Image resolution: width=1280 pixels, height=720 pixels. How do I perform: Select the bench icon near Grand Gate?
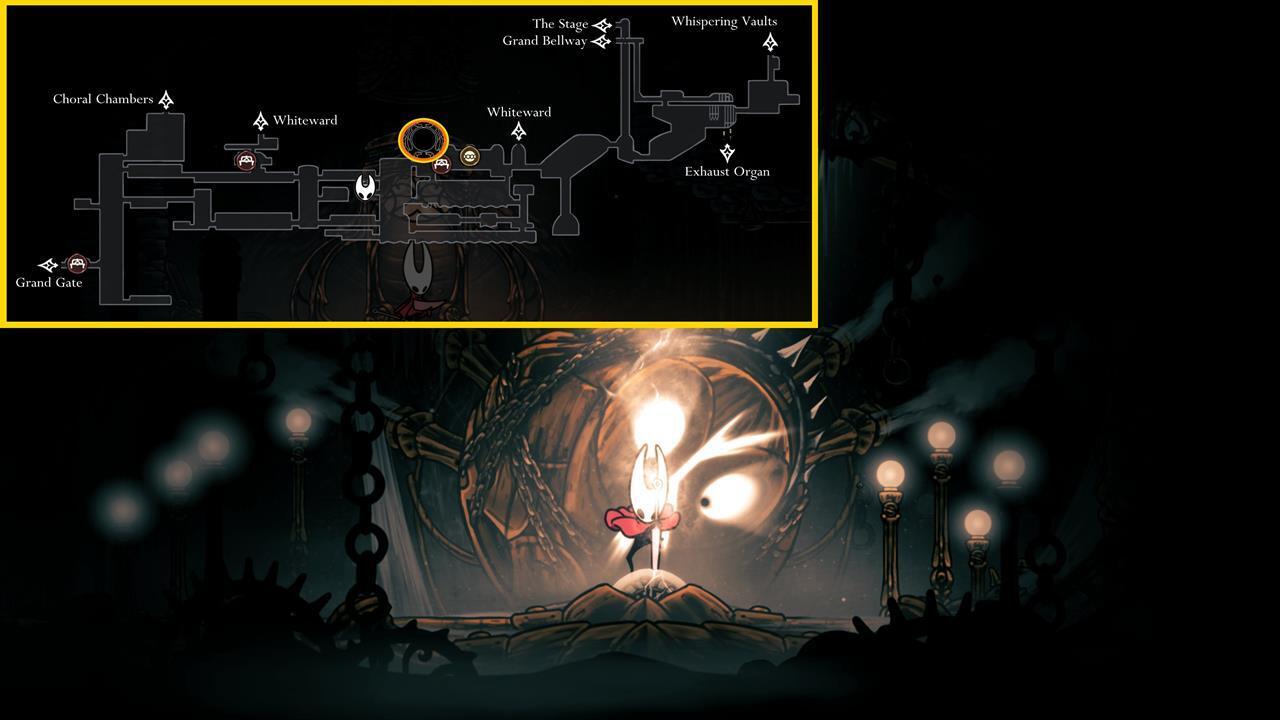78,265
